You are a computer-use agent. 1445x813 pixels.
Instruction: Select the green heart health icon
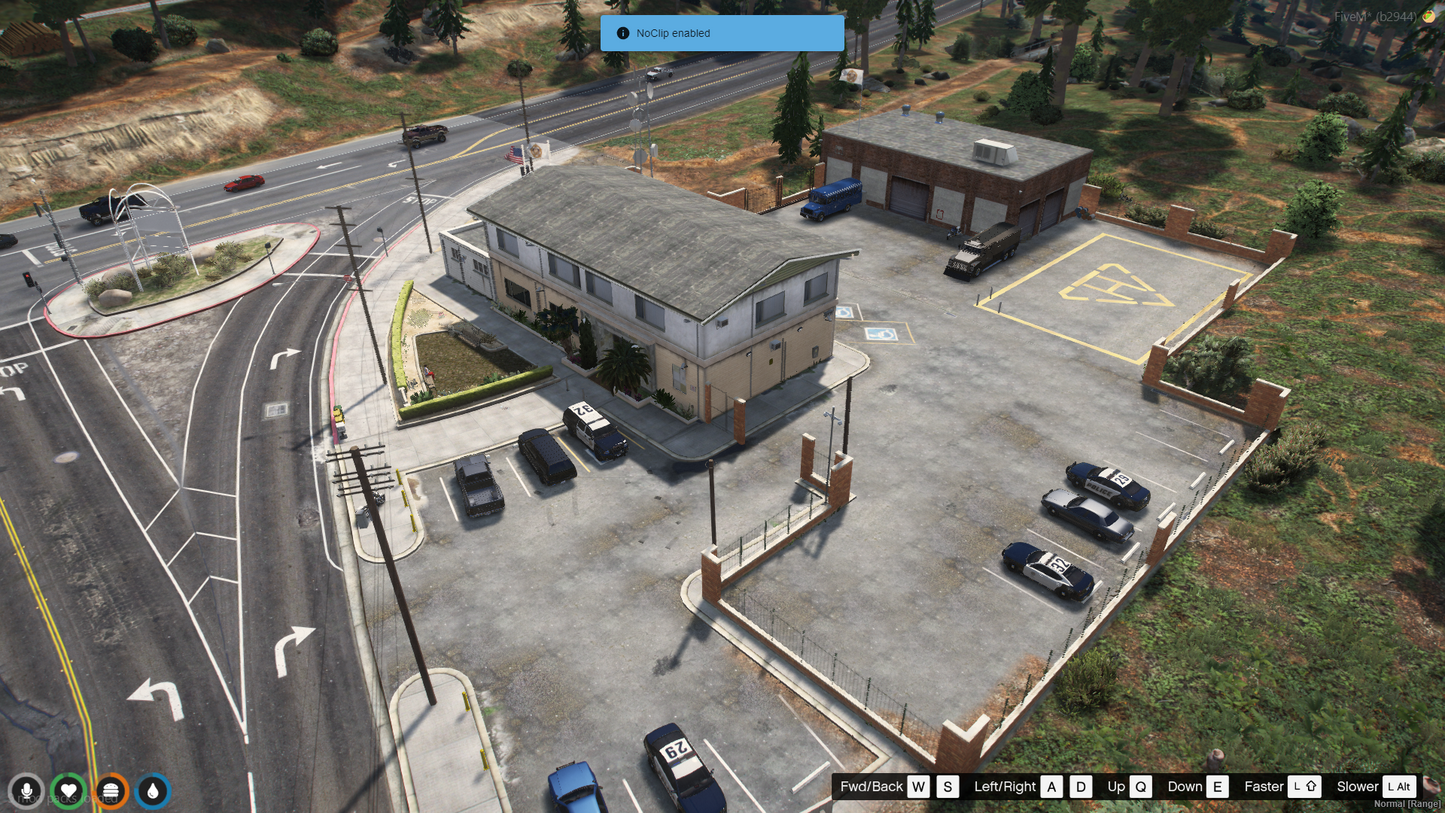pos(68,791)
